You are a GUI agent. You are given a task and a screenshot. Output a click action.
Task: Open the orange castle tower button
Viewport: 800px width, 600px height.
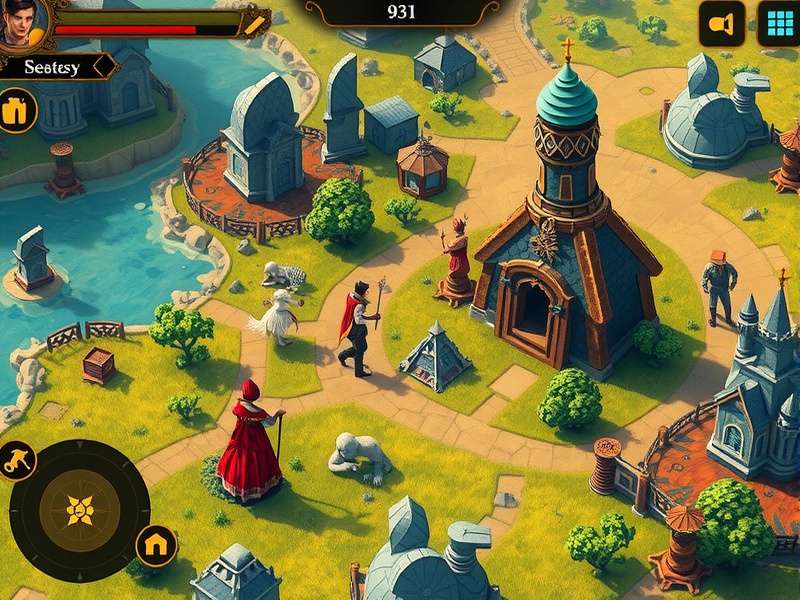16,110
